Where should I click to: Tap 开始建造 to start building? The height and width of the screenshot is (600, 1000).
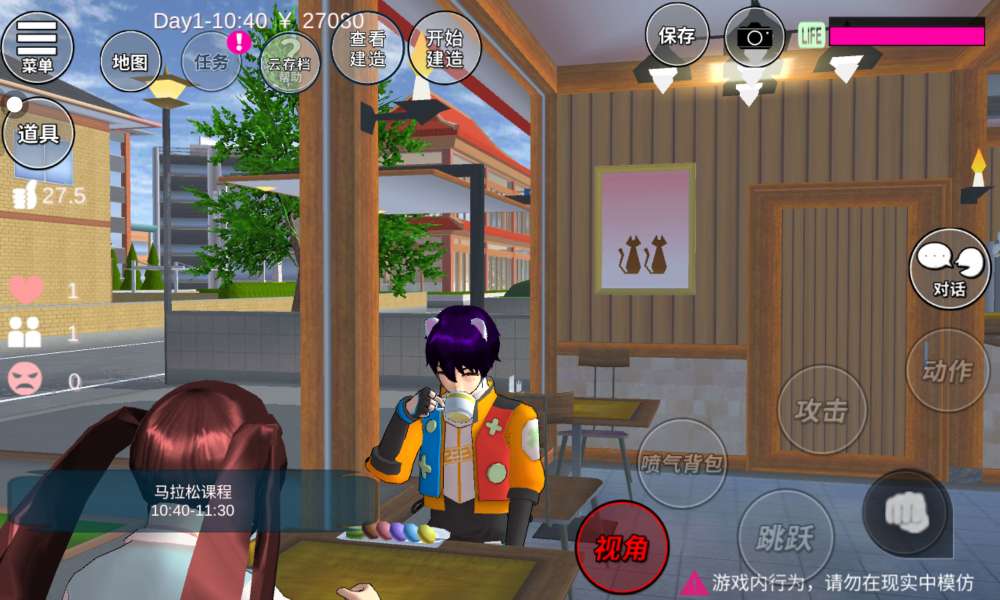point(444,48)
